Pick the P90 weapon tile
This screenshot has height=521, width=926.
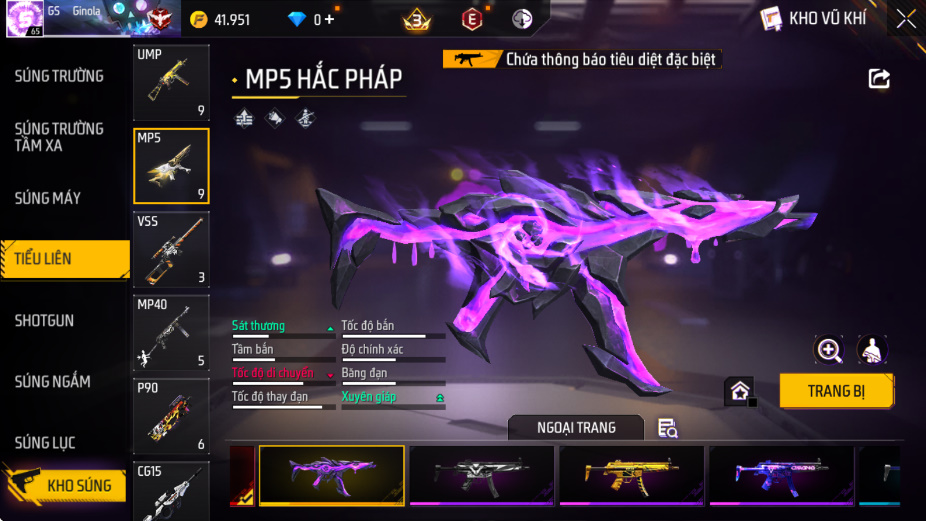point(171,416)
